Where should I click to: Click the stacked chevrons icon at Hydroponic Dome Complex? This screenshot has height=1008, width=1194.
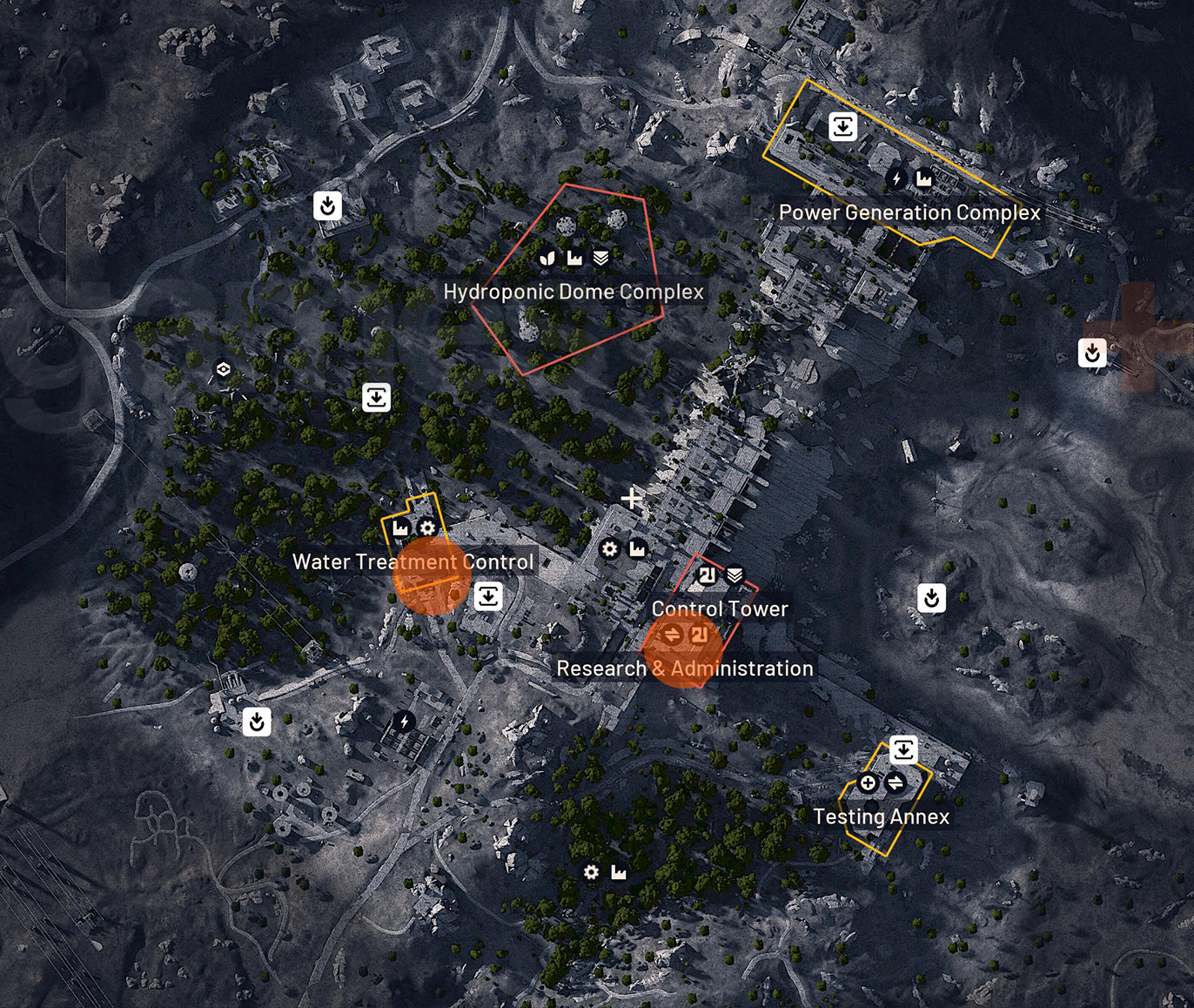point(600,259)
